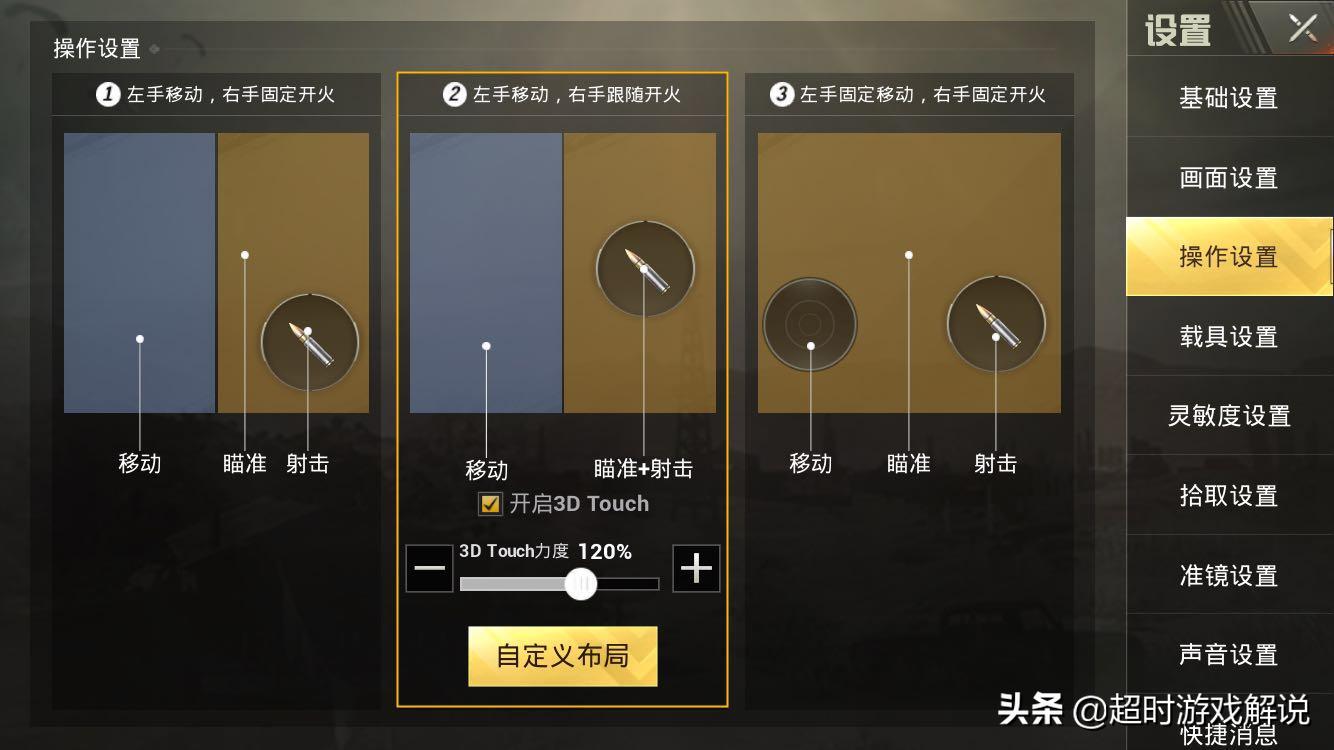Click the plus icon to raise 3D Touch strength
1334x750 pixels.
697,568
